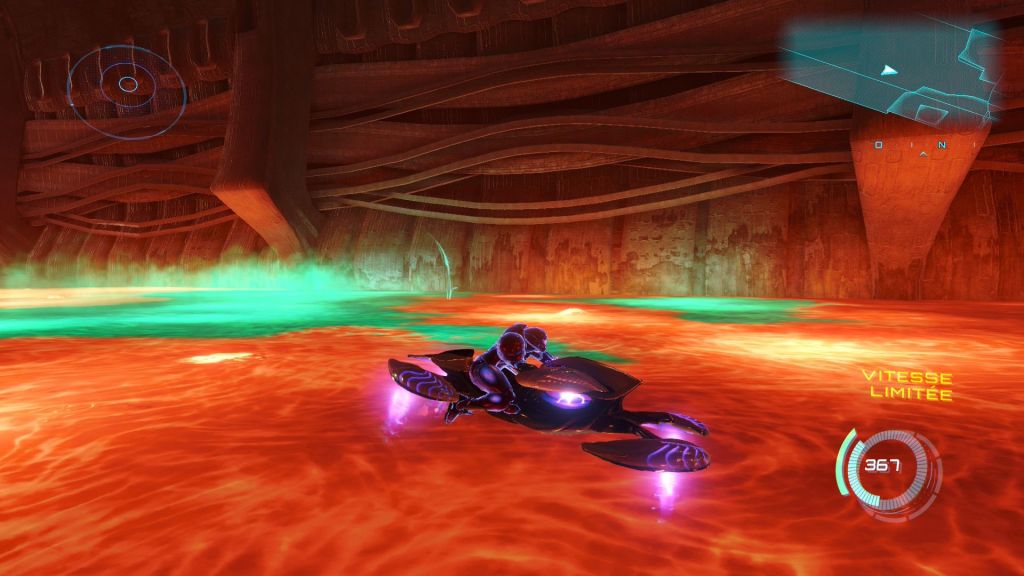
Task: Select the circular radar scanner
Action: (x=127, y=86)
